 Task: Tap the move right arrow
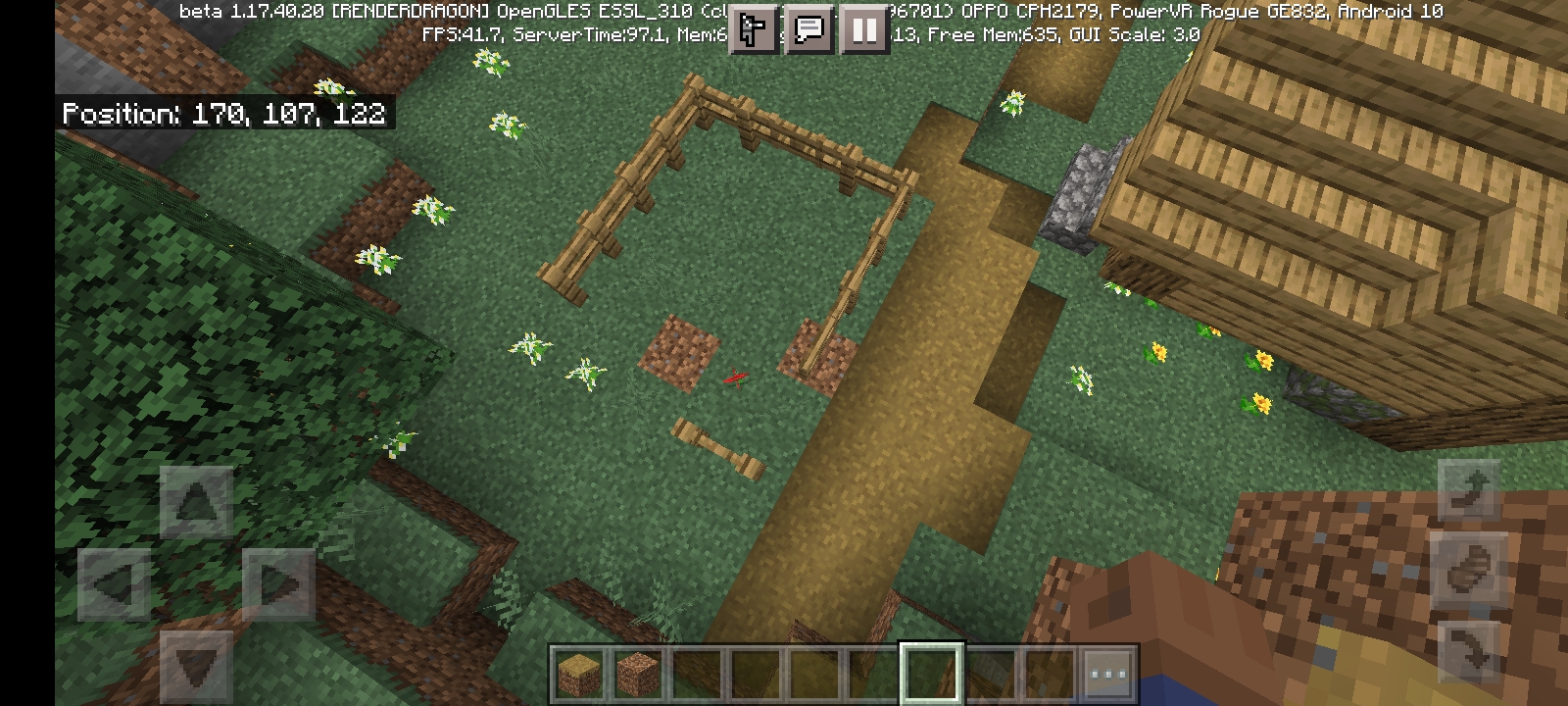point(278,585)
